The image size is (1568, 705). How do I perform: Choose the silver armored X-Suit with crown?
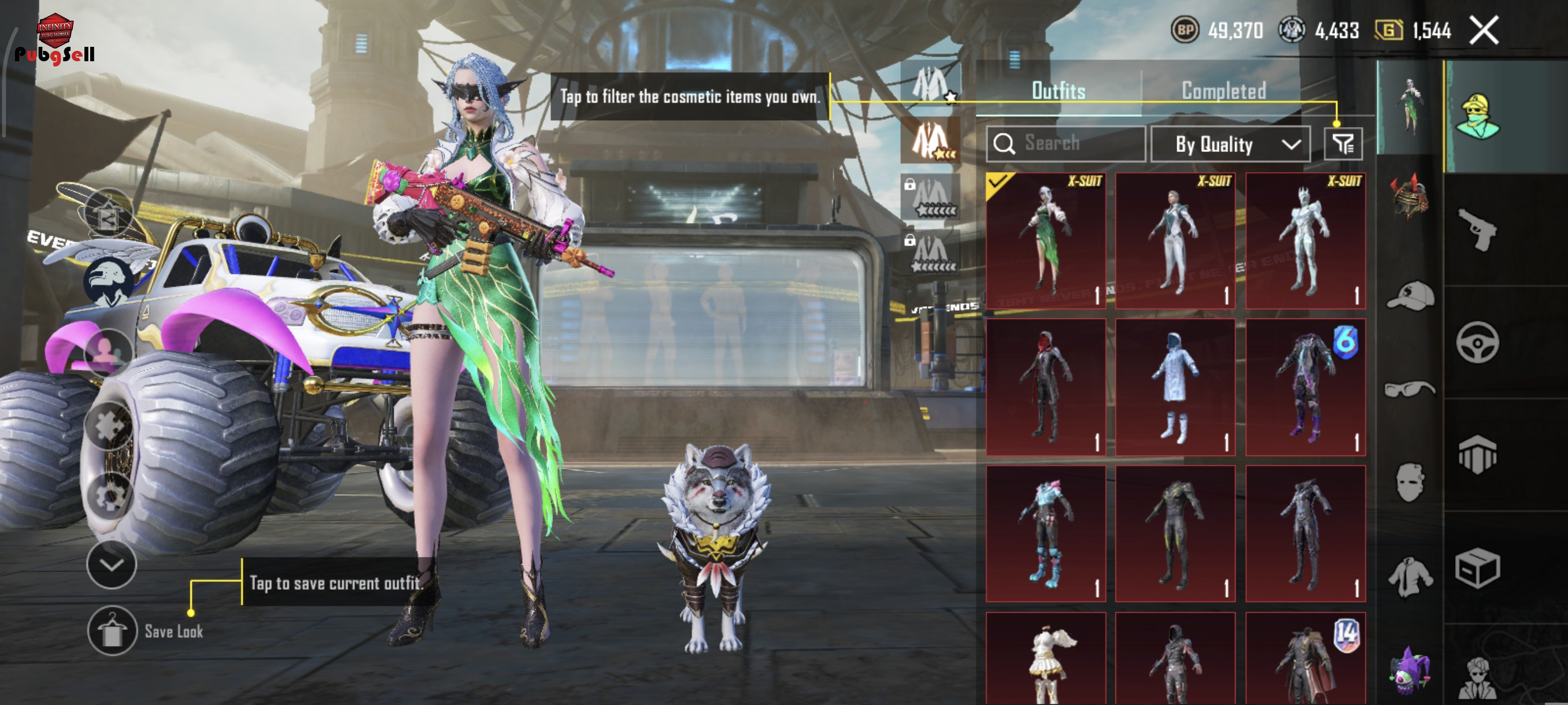1305,241
